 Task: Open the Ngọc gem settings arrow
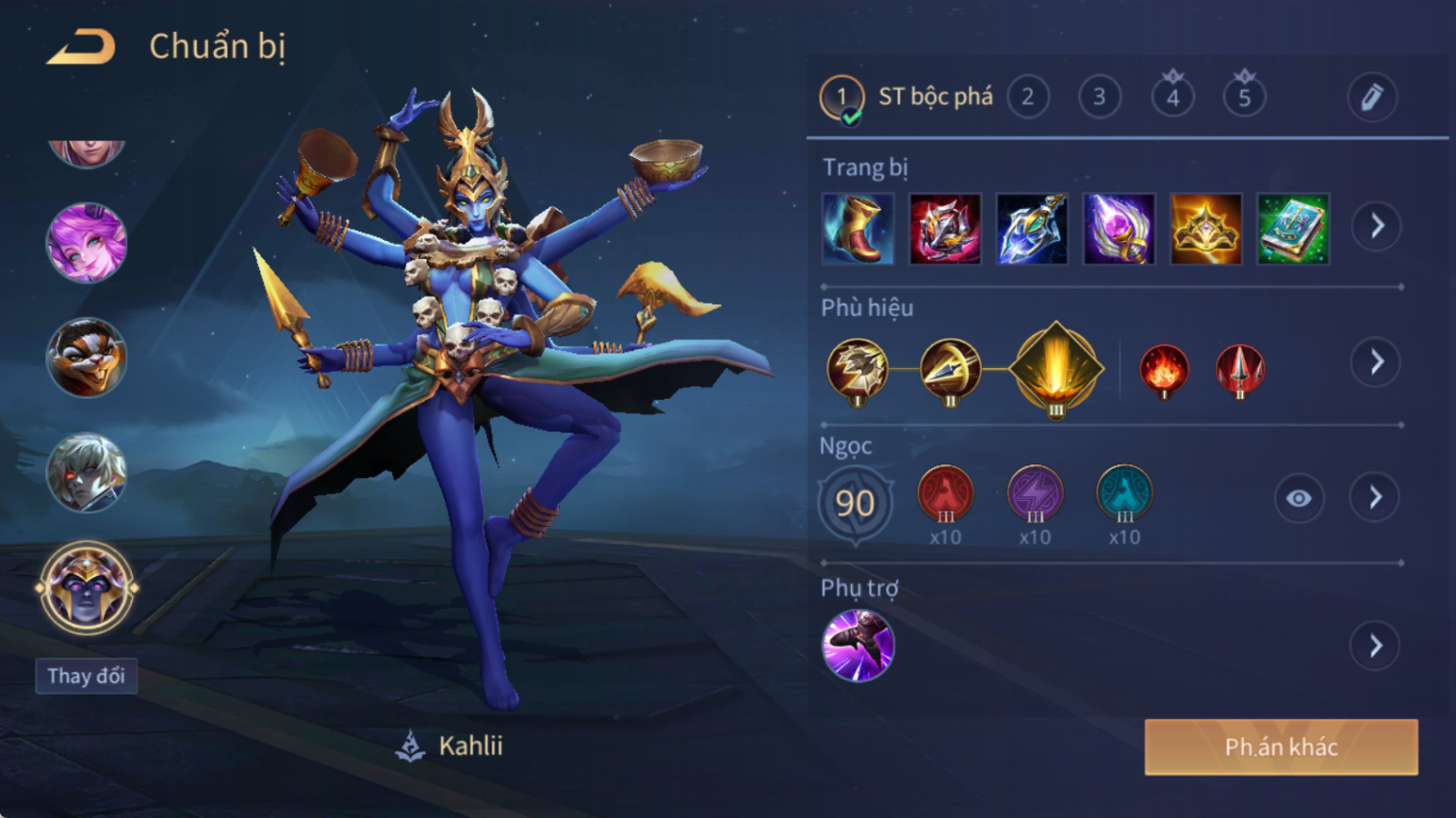click(1376, 498)
